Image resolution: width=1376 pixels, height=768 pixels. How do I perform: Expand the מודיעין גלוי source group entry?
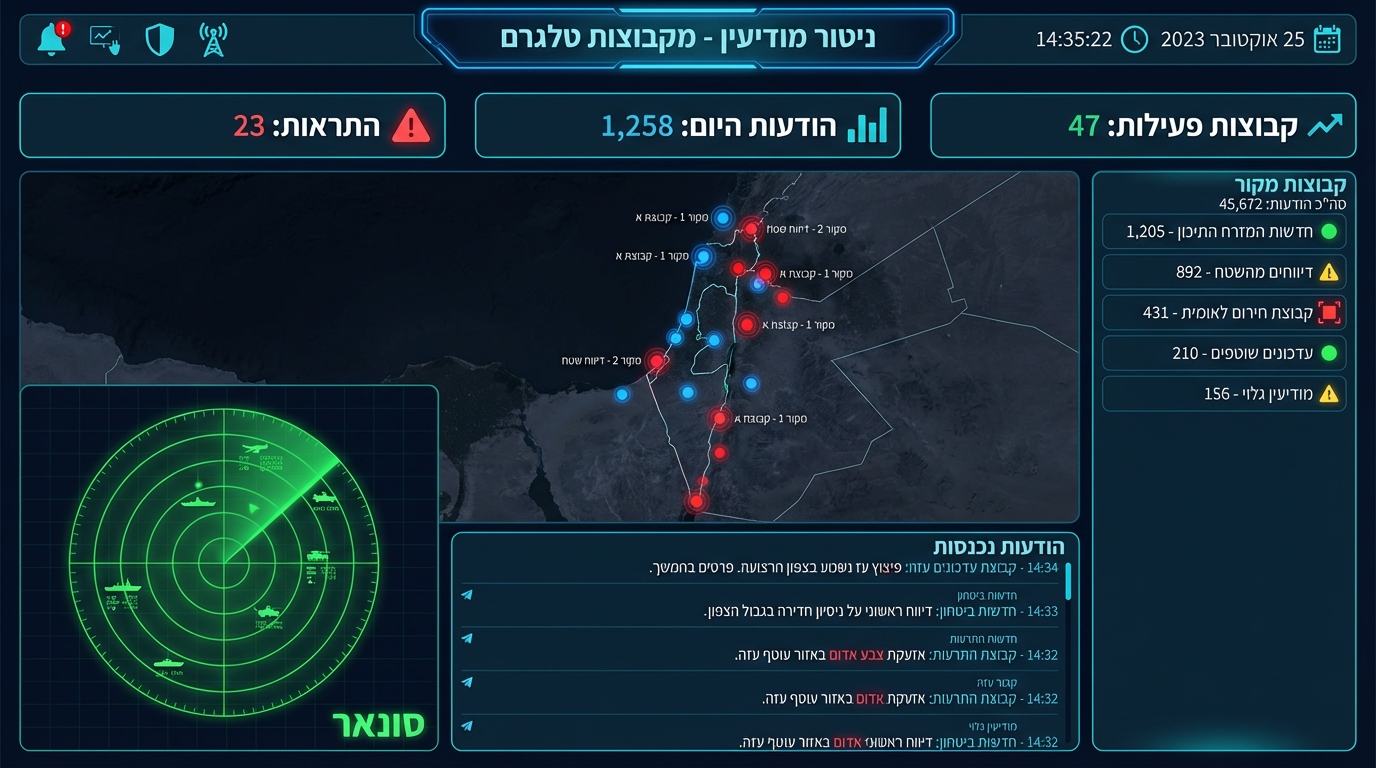[1224, 393]
